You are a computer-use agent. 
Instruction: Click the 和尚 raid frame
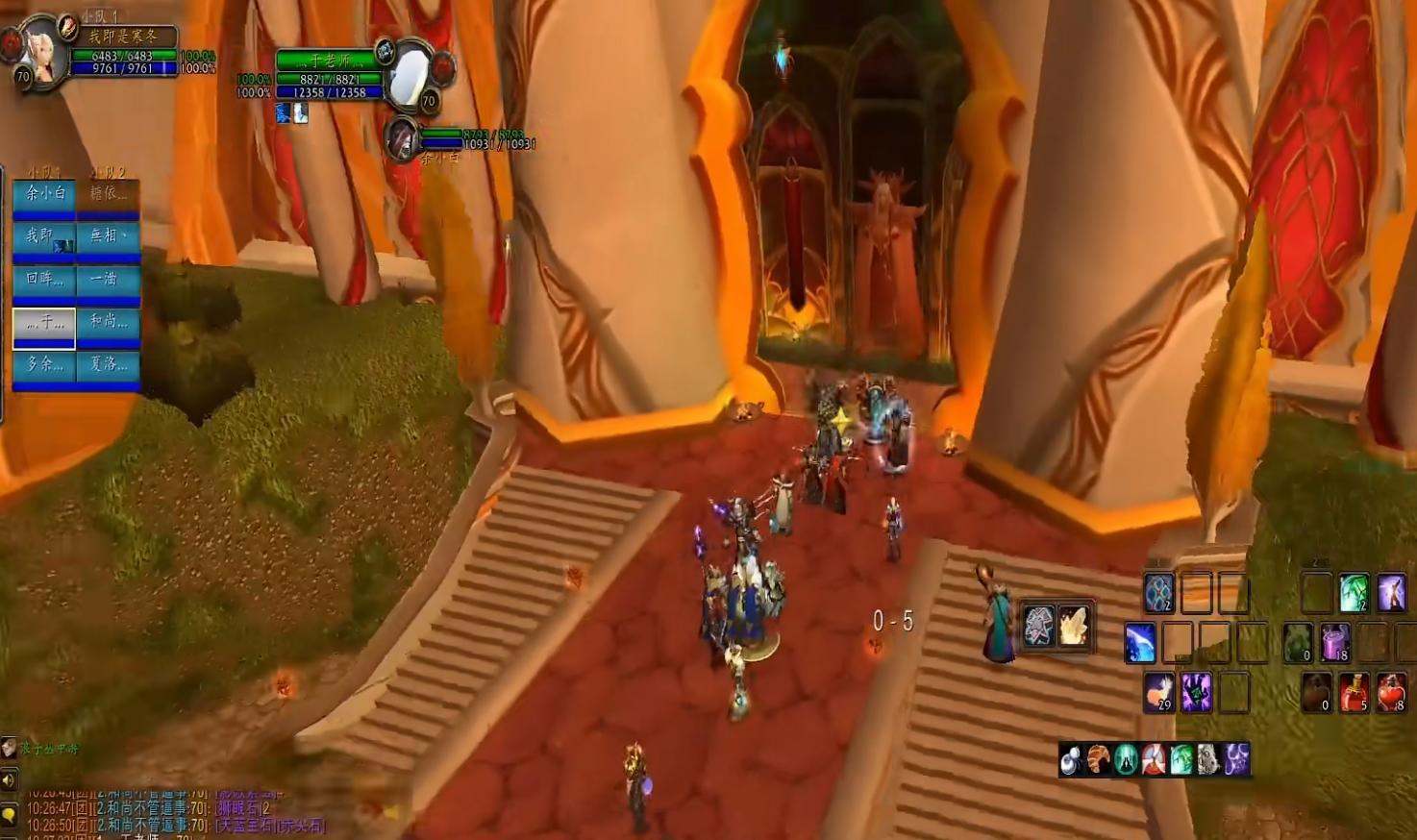108,322
